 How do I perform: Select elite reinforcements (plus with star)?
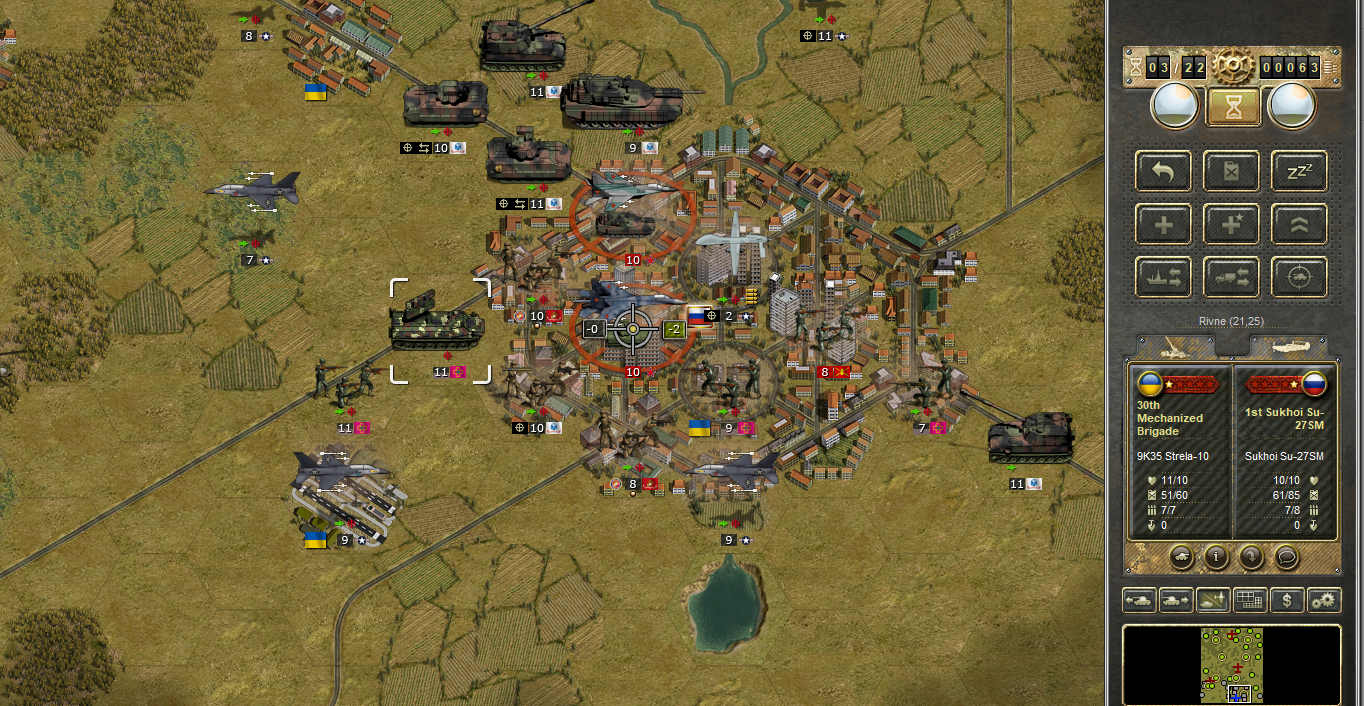coord(1231,225)
